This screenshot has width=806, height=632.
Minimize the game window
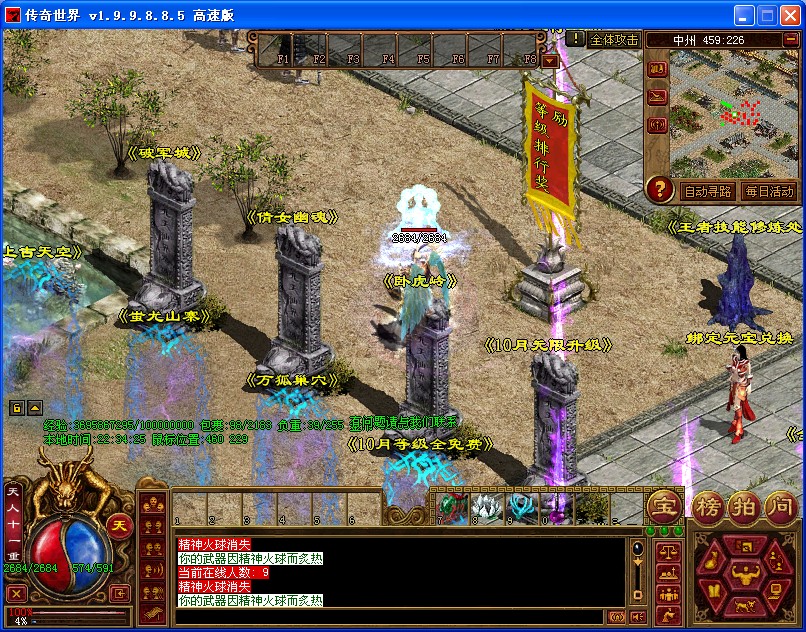click(x=744, y=16)
